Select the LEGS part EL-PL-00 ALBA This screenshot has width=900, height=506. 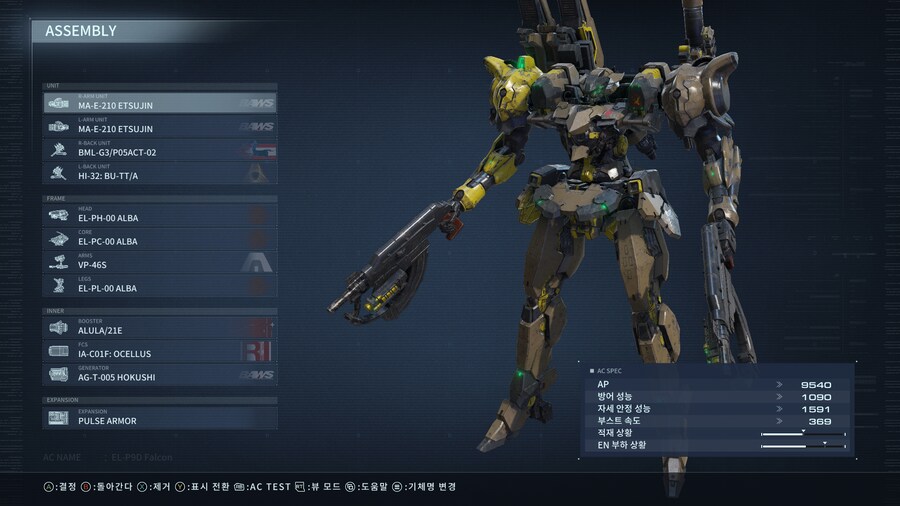(160, 286)
